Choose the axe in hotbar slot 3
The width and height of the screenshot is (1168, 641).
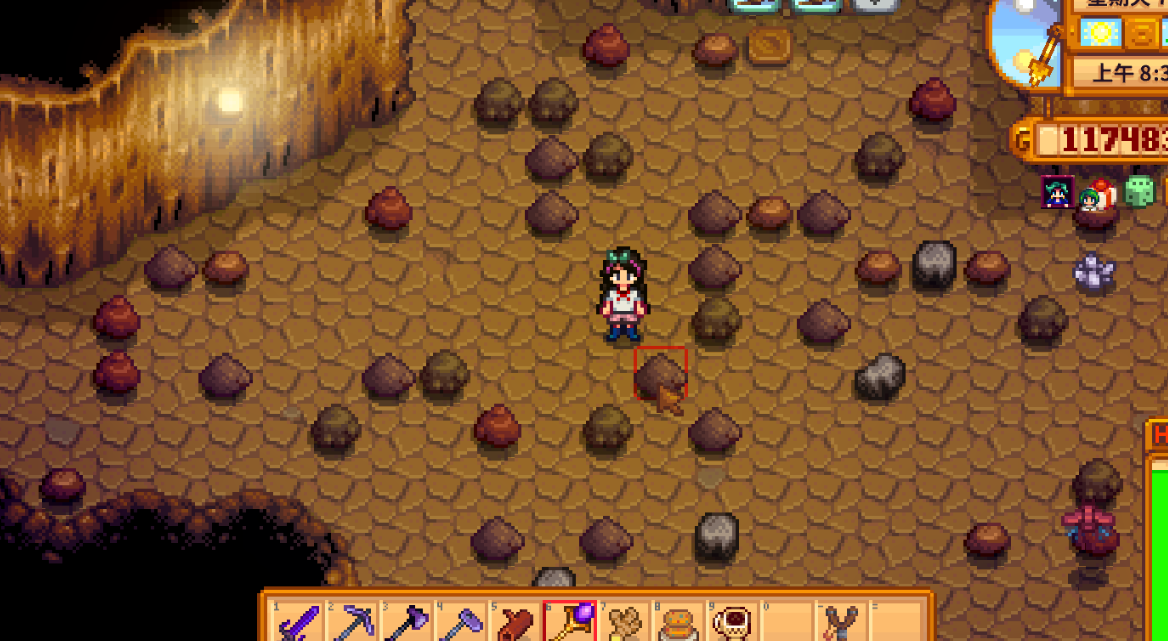pyautogui.click(x=407, y=624)
